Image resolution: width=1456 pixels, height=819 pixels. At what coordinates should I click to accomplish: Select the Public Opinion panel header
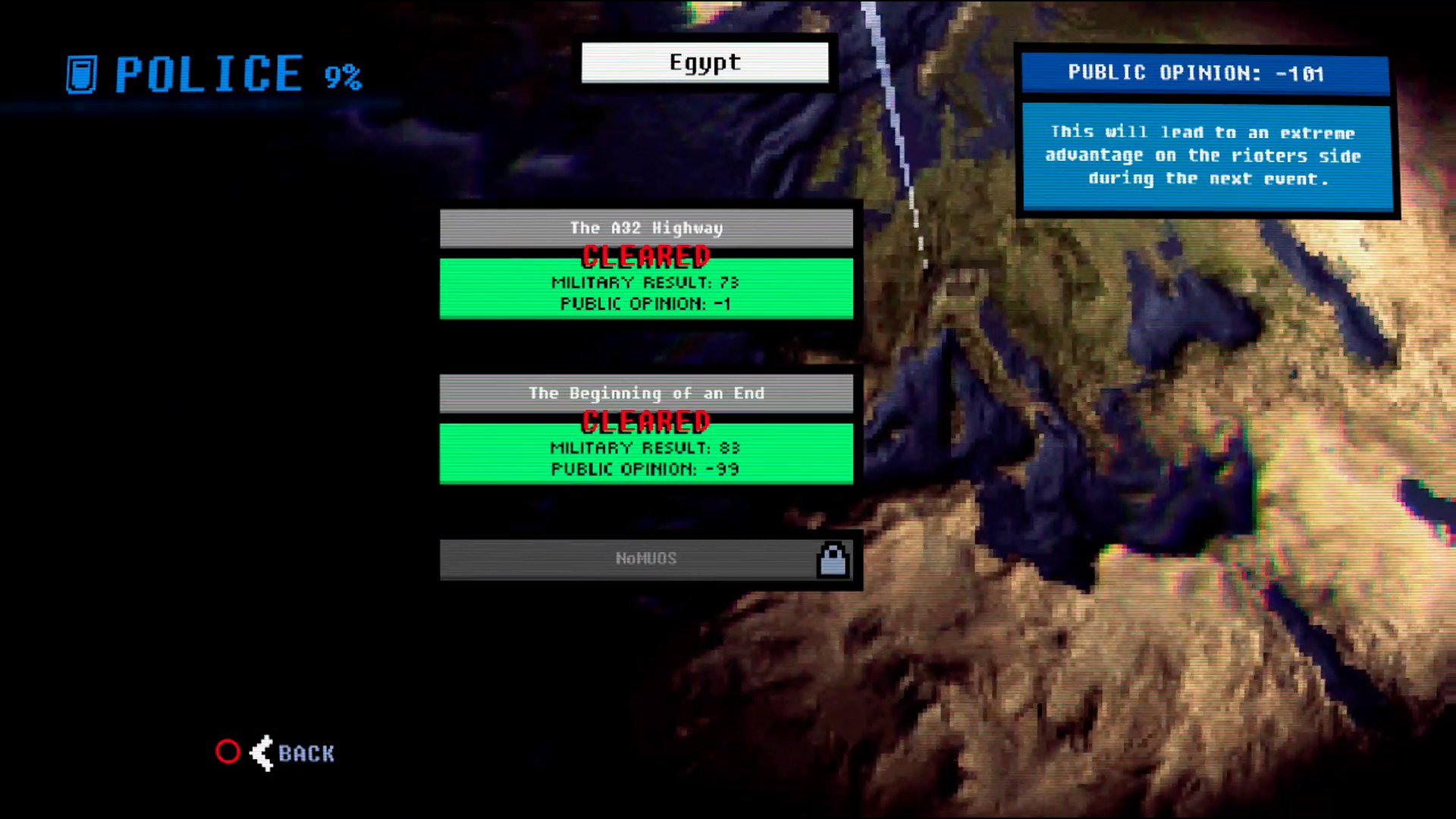coord(1195,74)
